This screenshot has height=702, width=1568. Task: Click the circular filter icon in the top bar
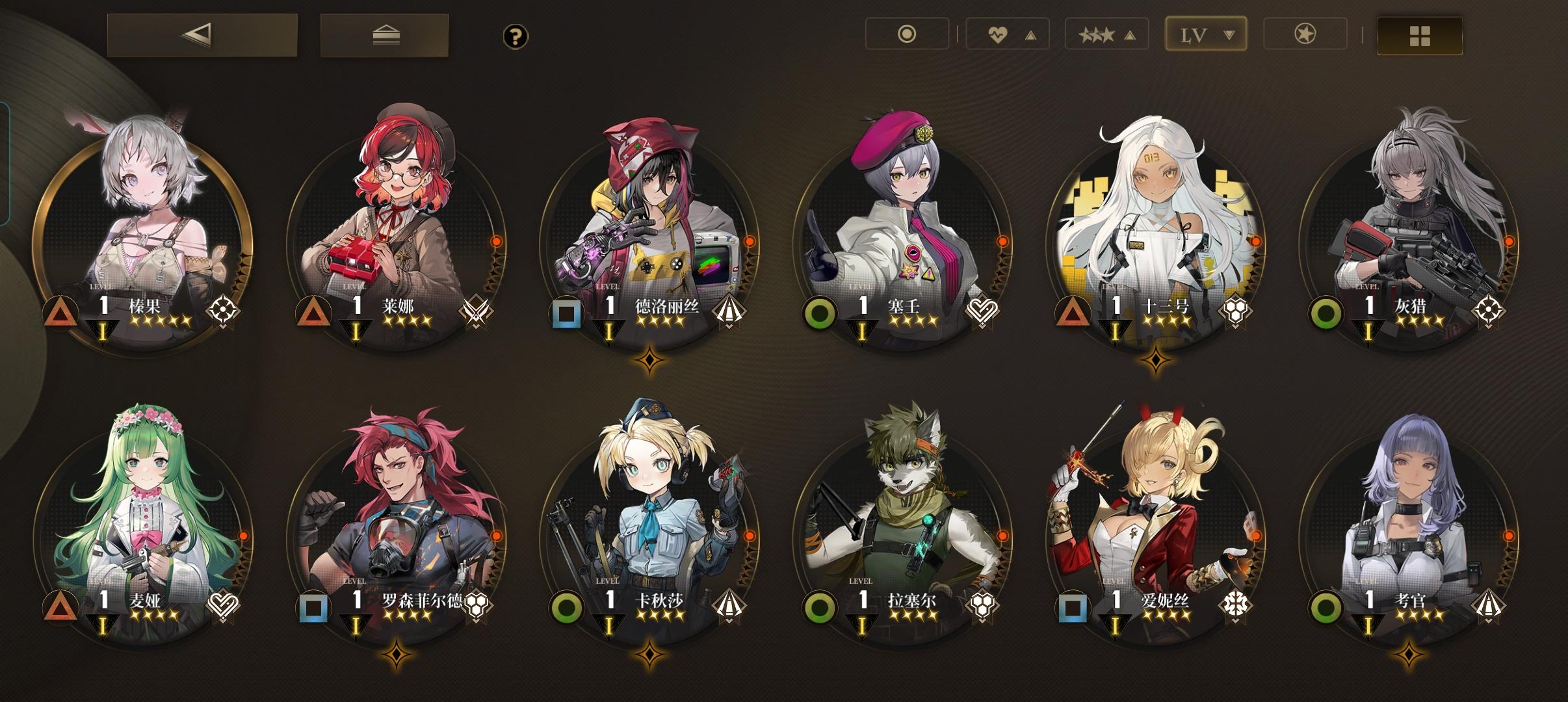[907, 34]
